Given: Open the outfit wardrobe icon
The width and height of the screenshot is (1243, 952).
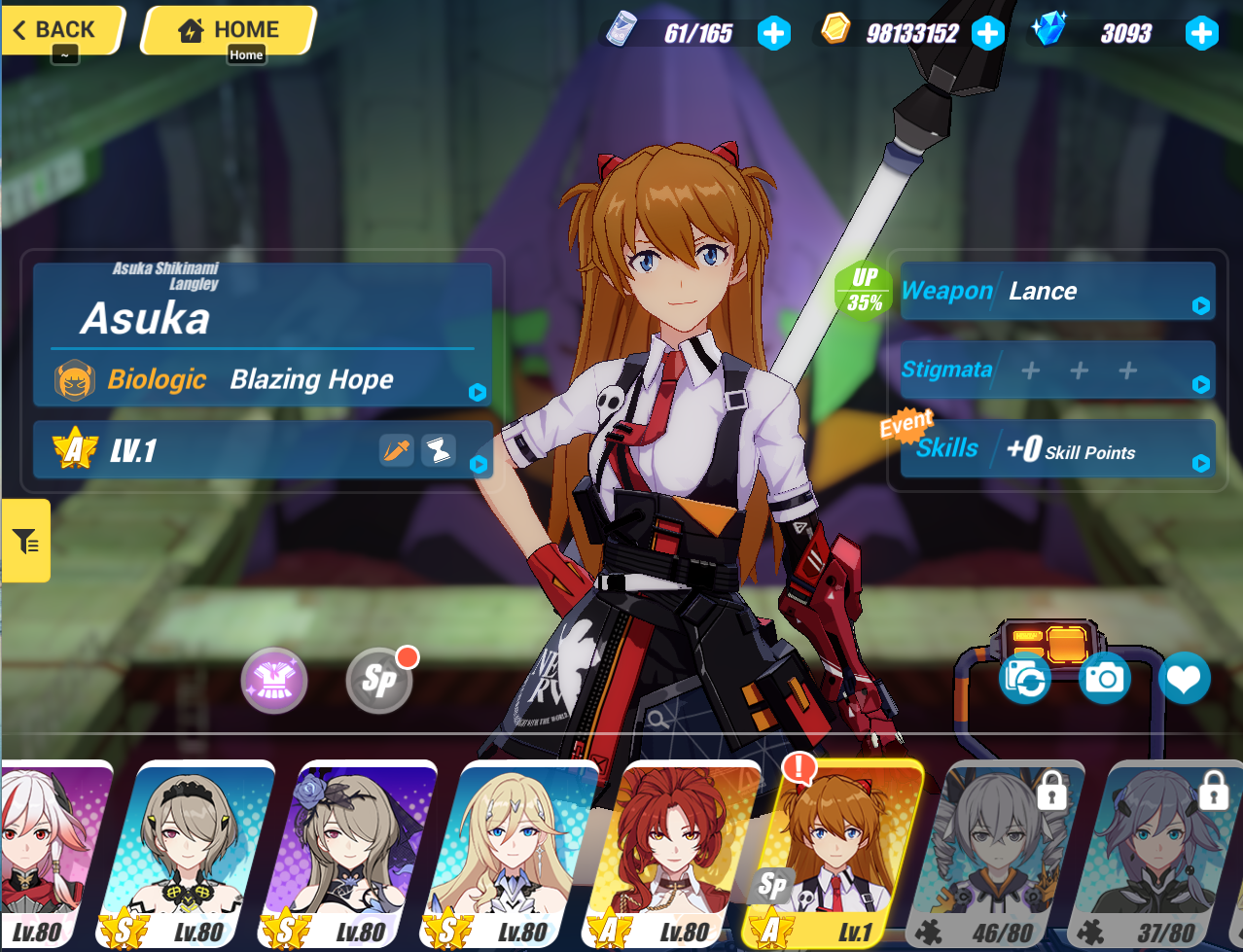Looking at the screenshot, I should 274,680.
